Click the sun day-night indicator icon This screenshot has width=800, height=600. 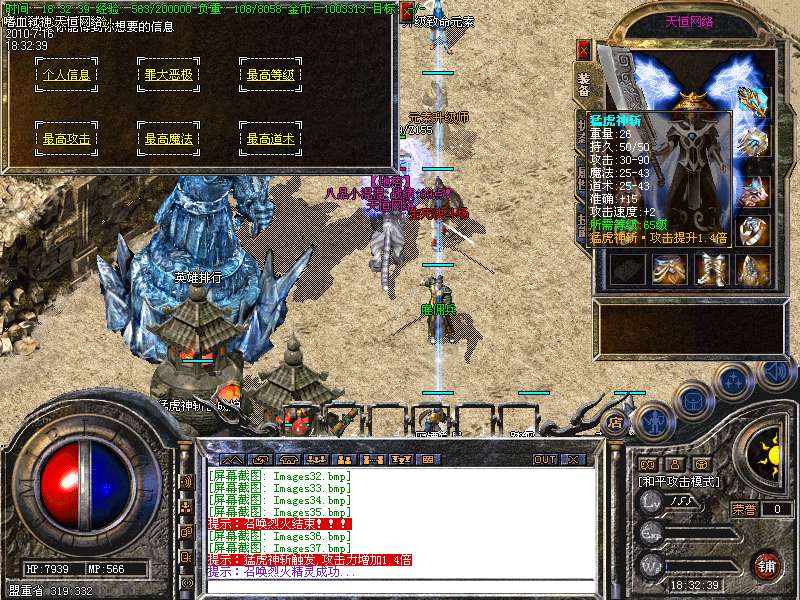(x=766, y=452)
